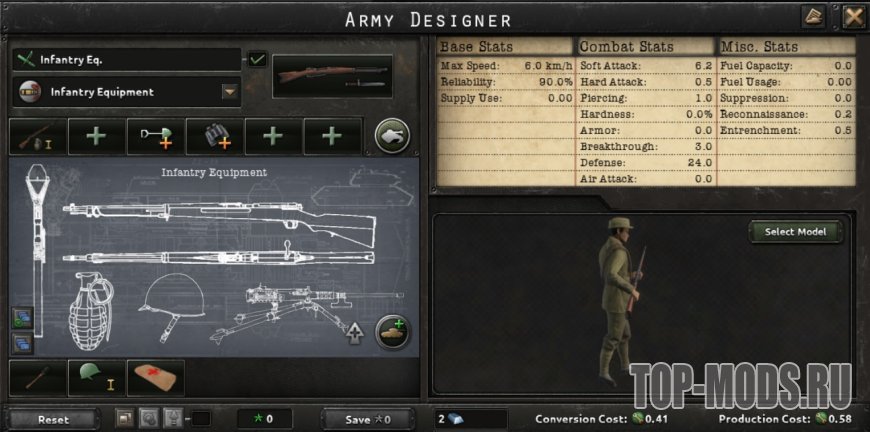
Task: Reset the equipment design
Action: [53, 419]
